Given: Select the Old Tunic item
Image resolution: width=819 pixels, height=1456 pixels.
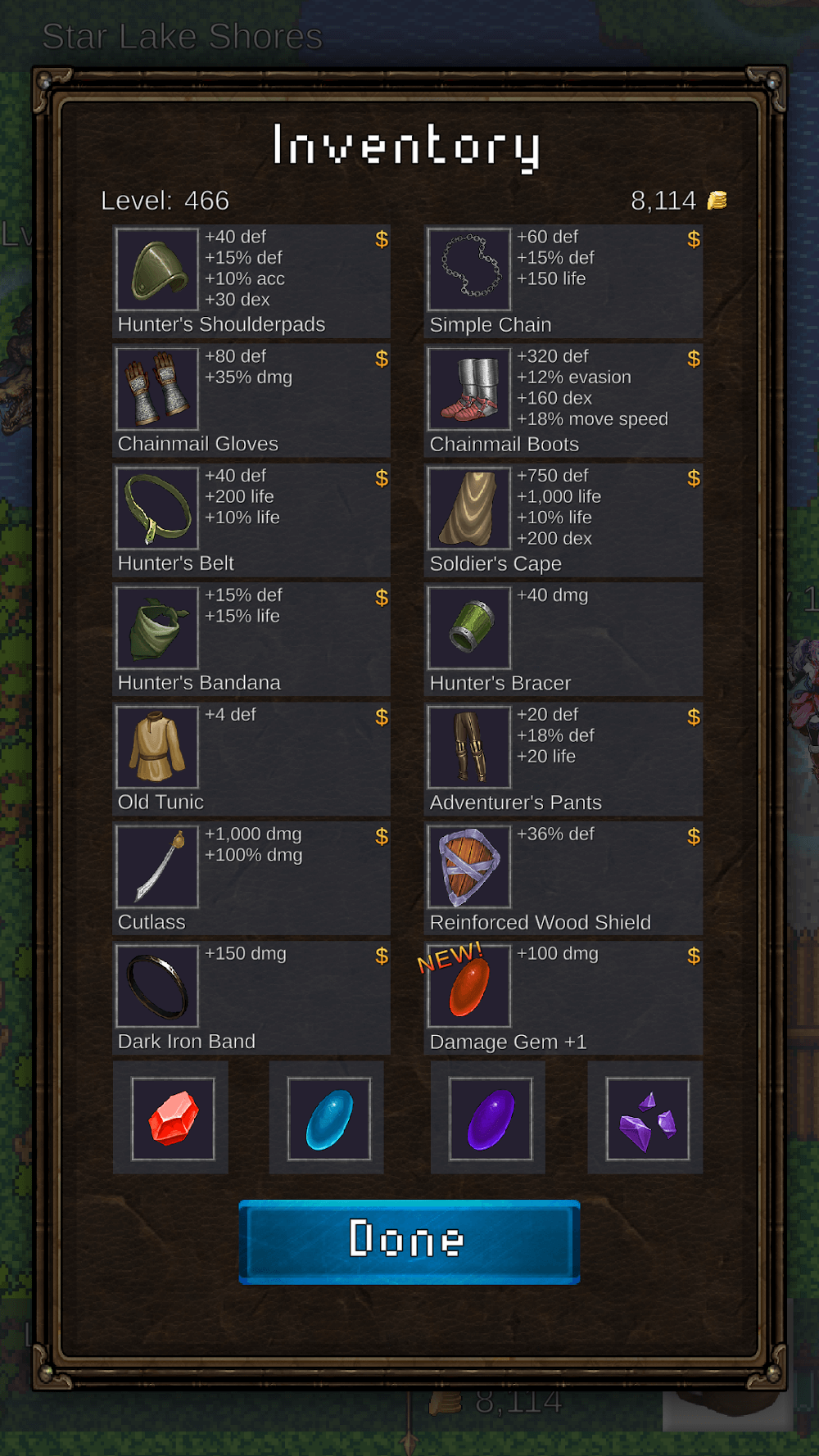Looking at the screenshot, I should tap(251, 760).
